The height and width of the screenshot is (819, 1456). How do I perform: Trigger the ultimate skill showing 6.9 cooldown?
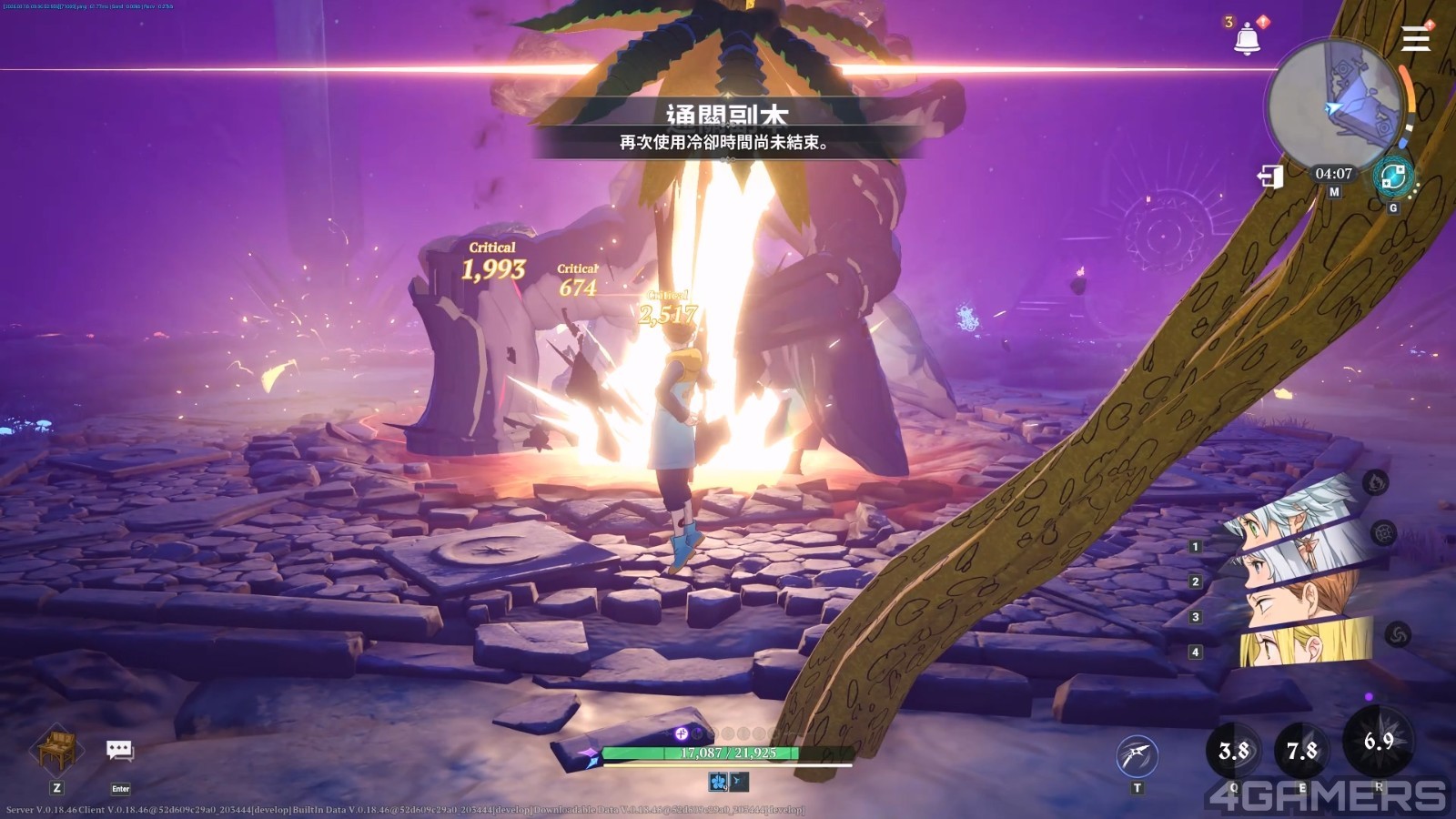1379,742
